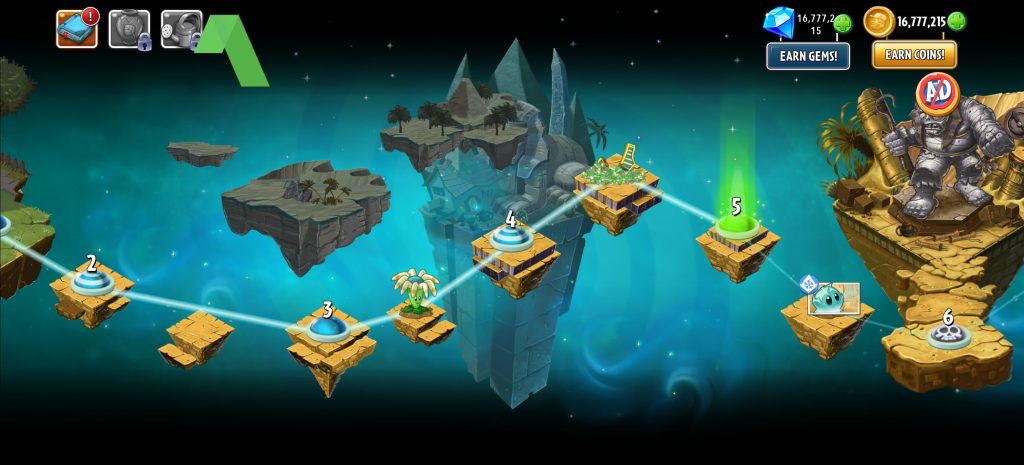This screenshot has width=1024, height=465.
Task: Open the remove ads offer
Action: [937, 92]
